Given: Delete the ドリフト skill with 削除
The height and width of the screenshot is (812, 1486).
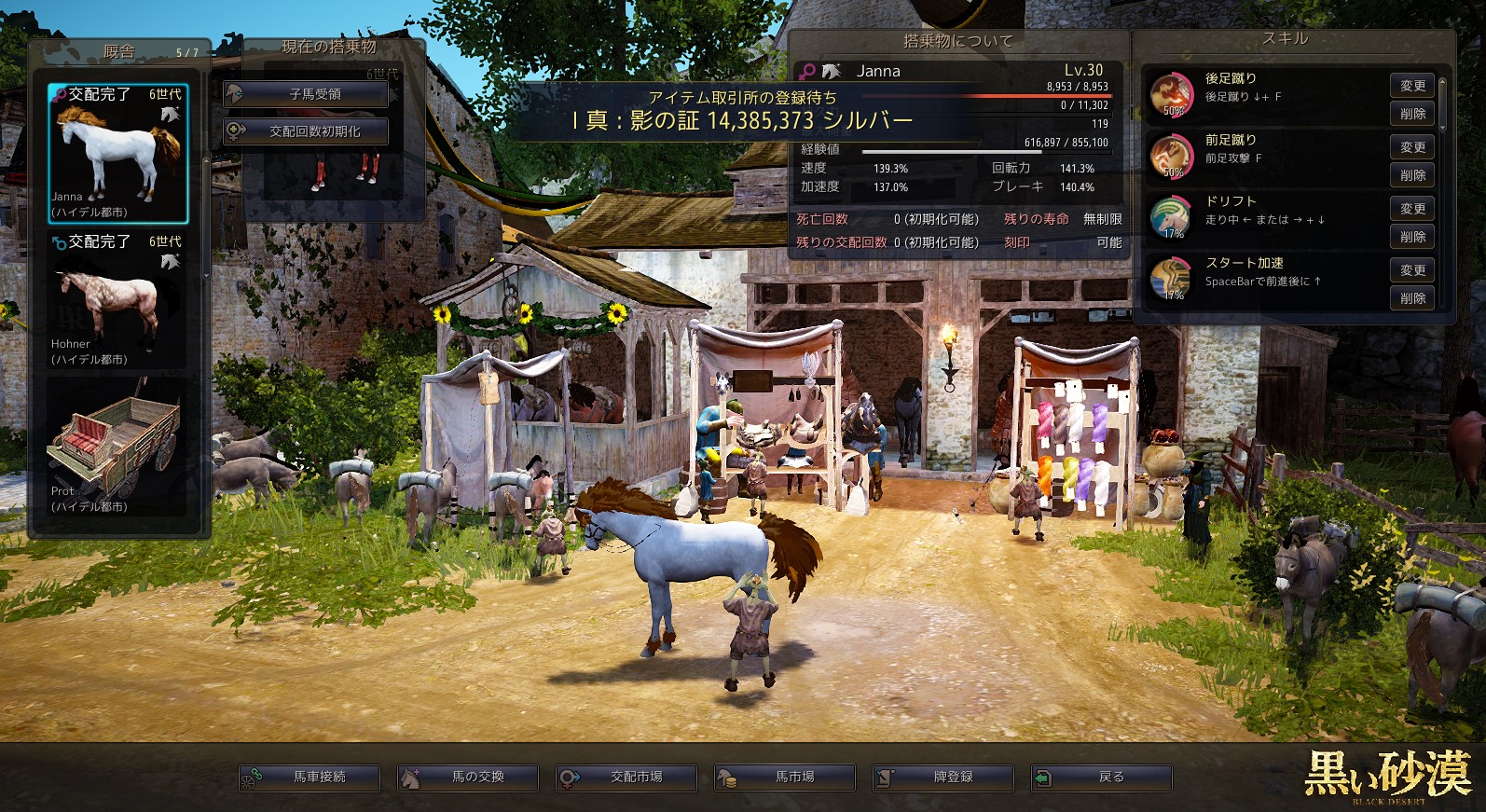Looking at the screenshot, I should [1412, 237].
